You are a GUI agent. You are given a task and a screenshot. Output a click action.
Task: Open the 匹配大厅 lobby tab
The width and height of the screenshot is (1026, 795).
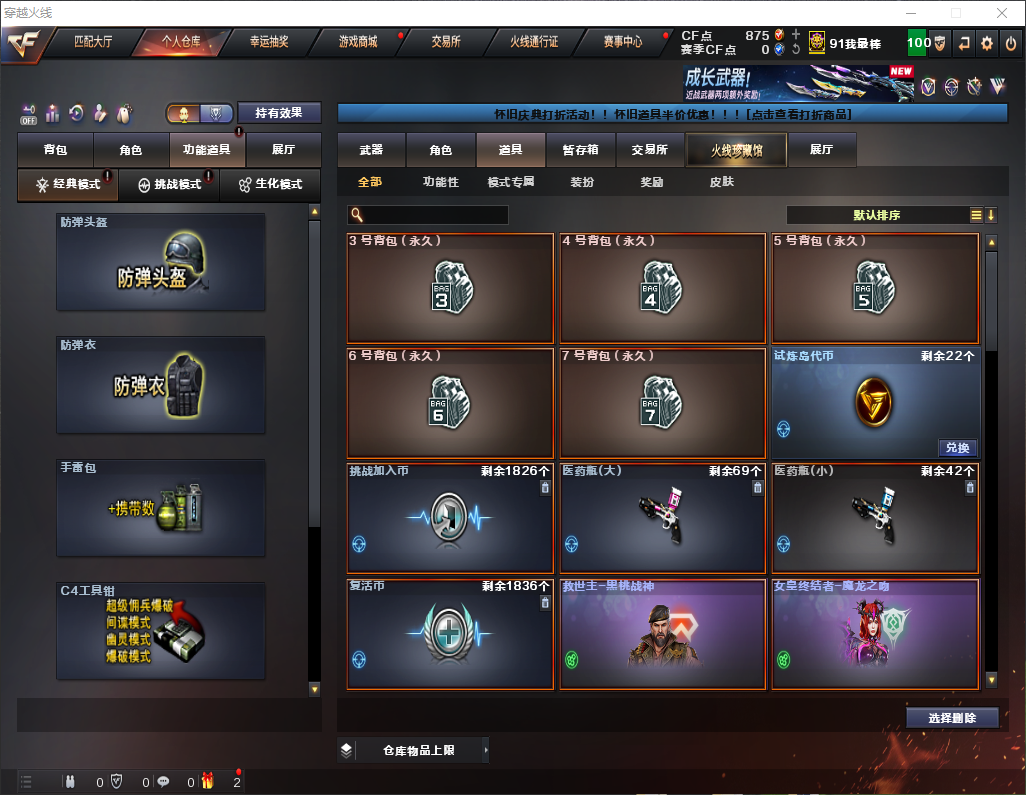[x=95, y=42]
